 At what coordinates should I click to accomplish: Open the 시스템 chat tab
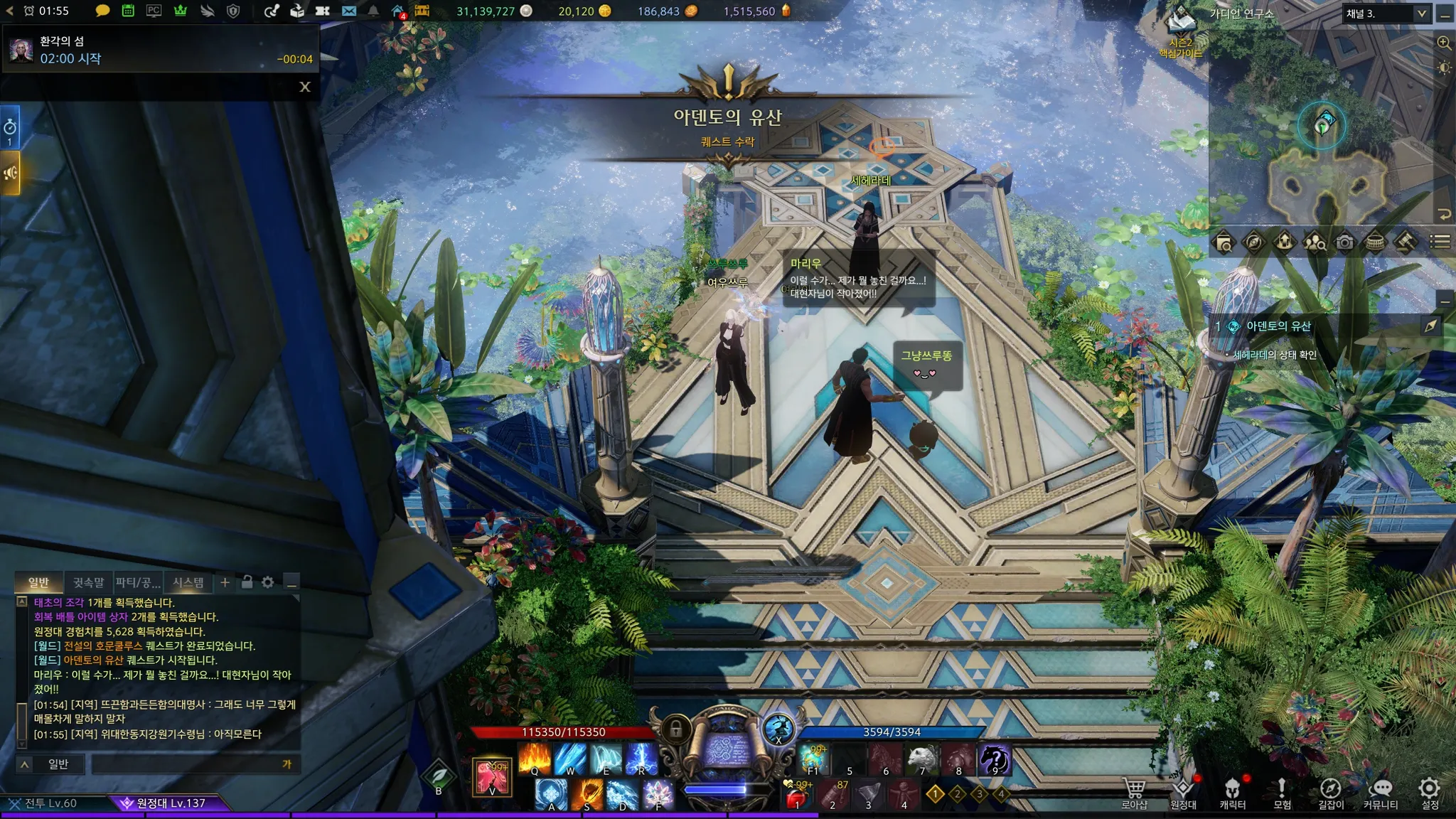(188, 582)
